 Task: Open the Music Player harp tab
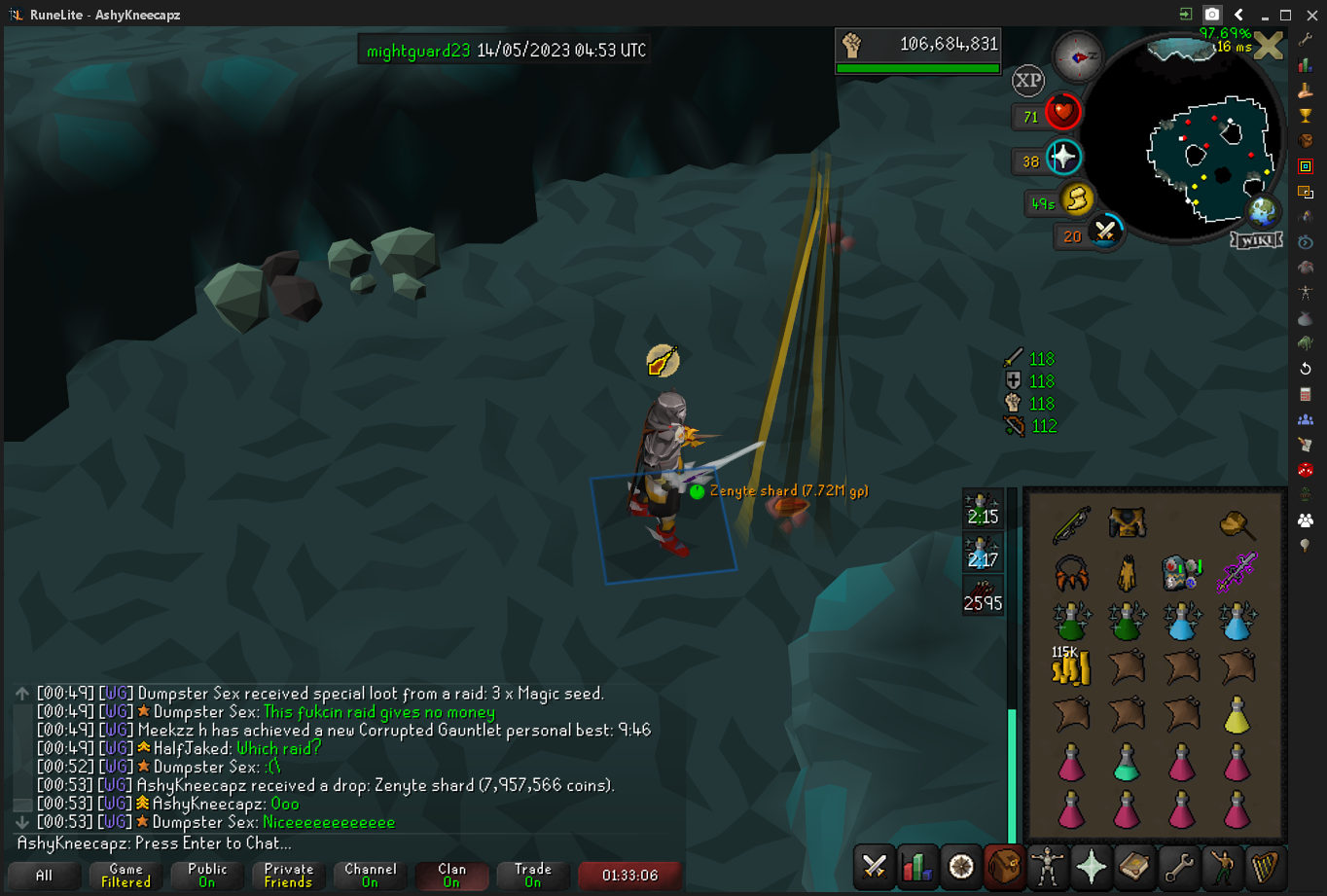(x=1265, y=867)
